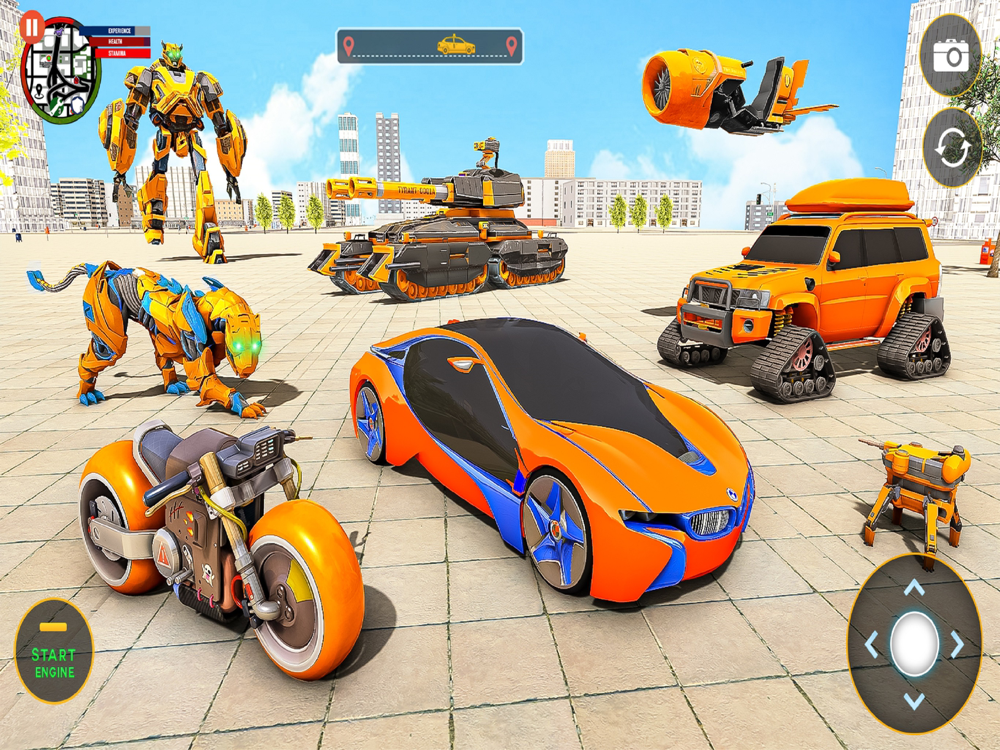The height and width of the screenshot is (750, 1000).
Task: Hit the Start Engine button
Action: 54,651
